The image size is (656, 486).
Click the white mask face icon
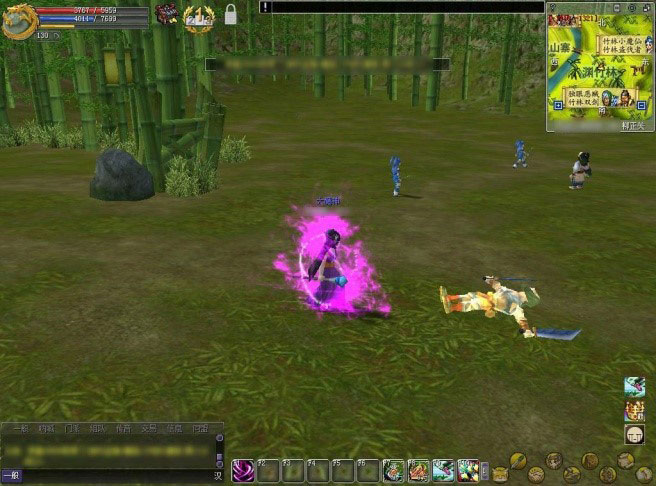[634, 434]
